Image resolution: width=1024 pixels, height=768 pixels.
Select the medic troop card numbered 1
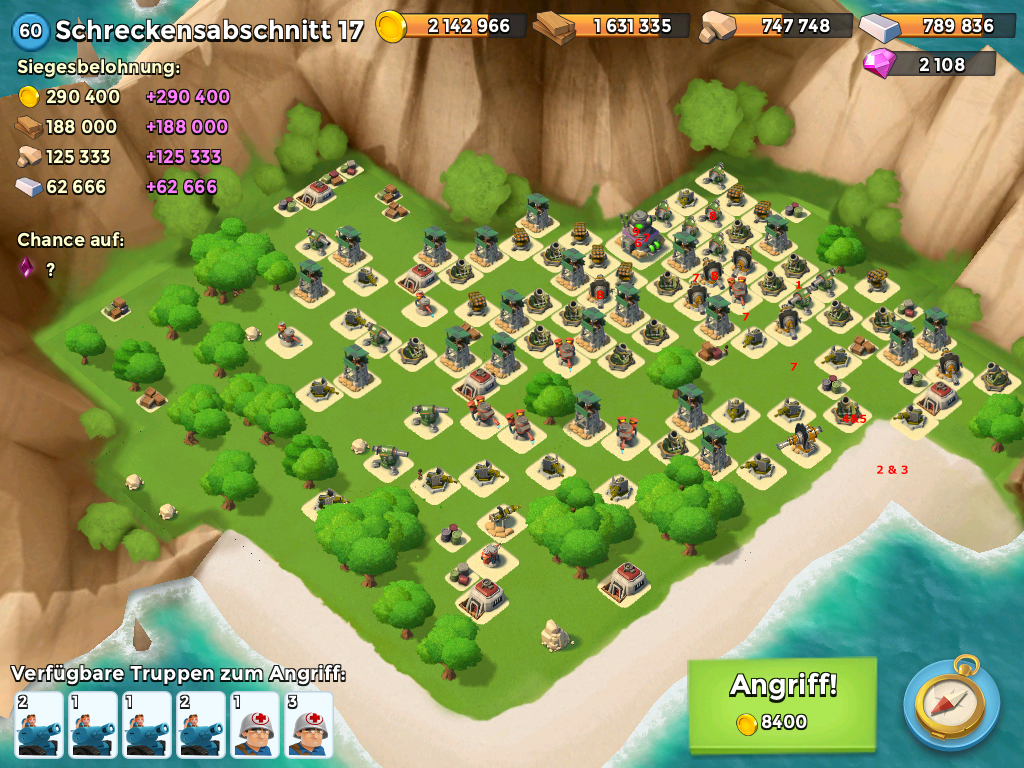point(255,724)
